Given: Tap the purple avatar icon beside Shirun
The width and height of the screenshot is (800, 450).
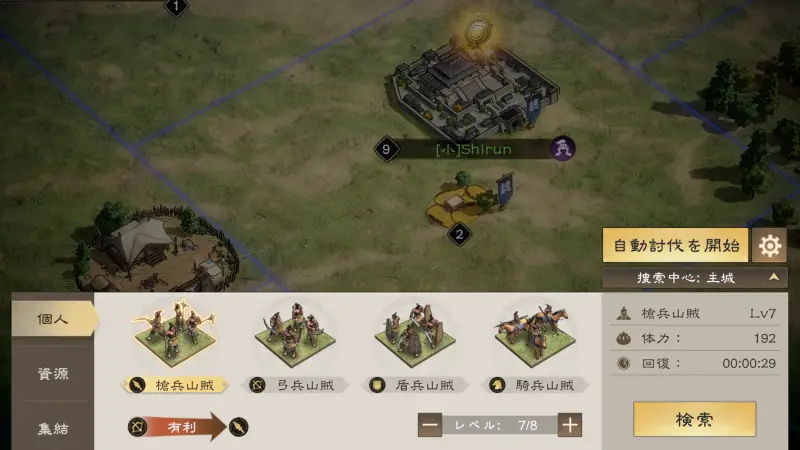Looking at the screenshot, I should click(x=564, y=149).
